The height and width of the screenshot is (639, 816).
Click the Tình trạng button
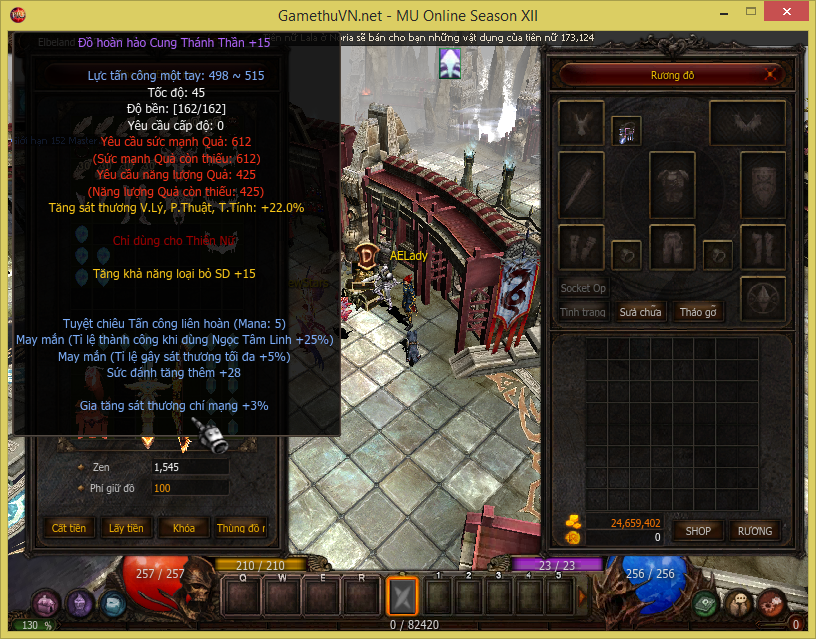click(583, 312)
